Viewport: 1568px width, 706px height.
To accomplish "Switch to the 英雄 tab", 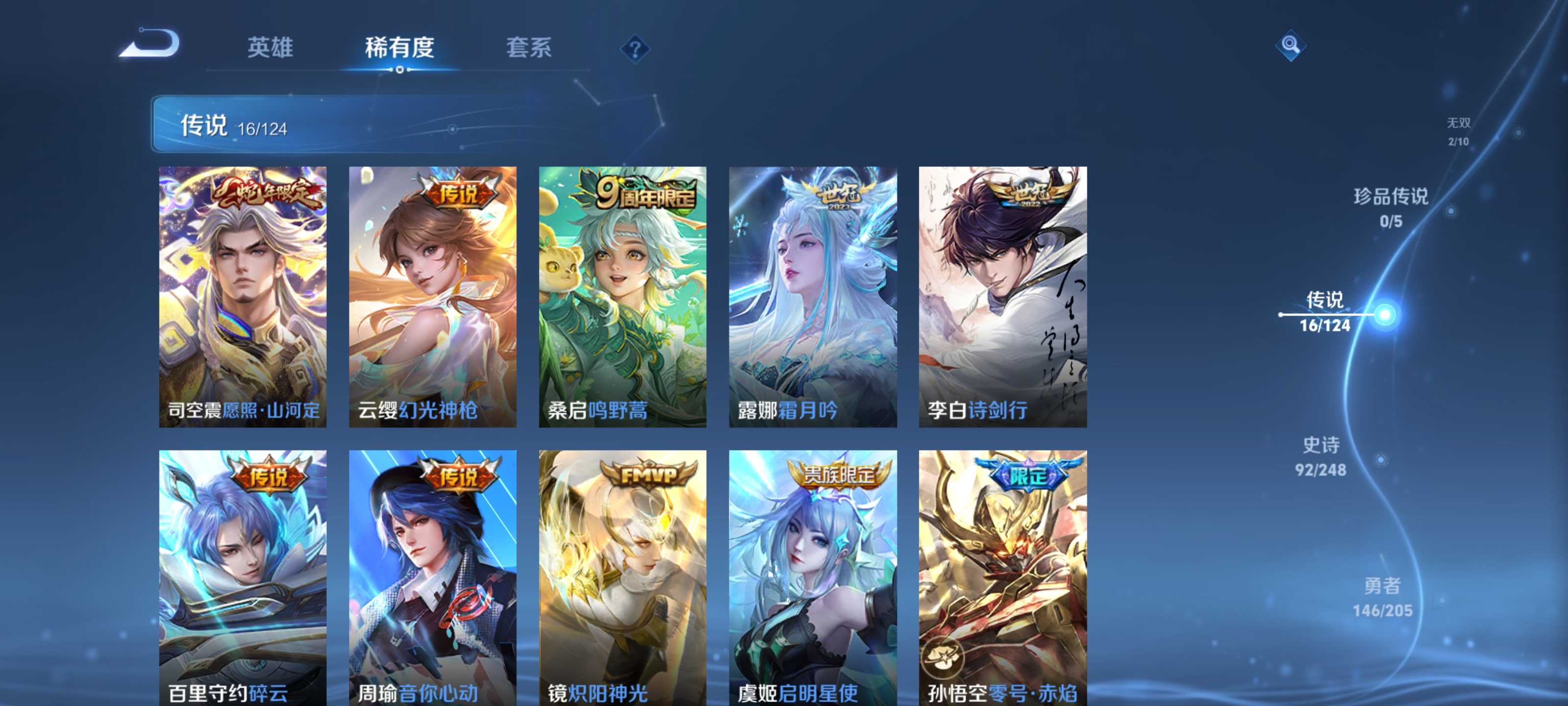I will pos(269,48).
